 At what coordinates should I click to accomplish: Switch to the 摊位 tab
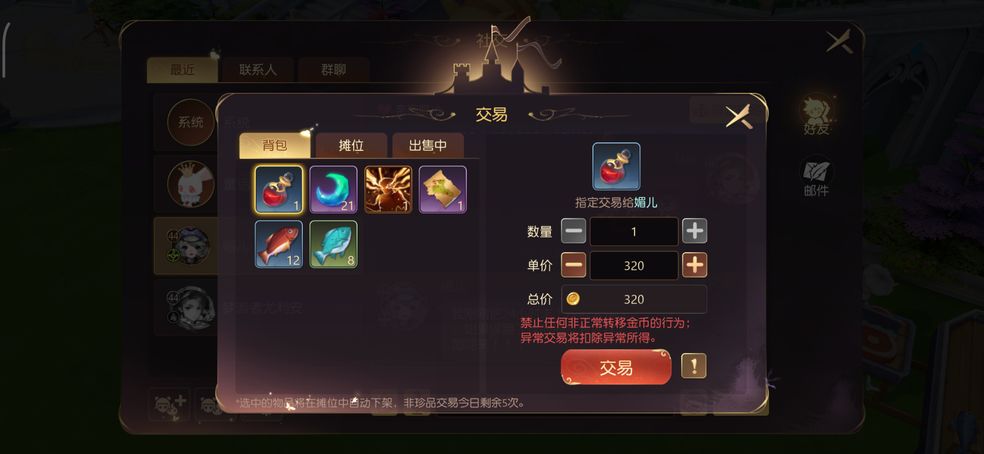pos(351,146)
